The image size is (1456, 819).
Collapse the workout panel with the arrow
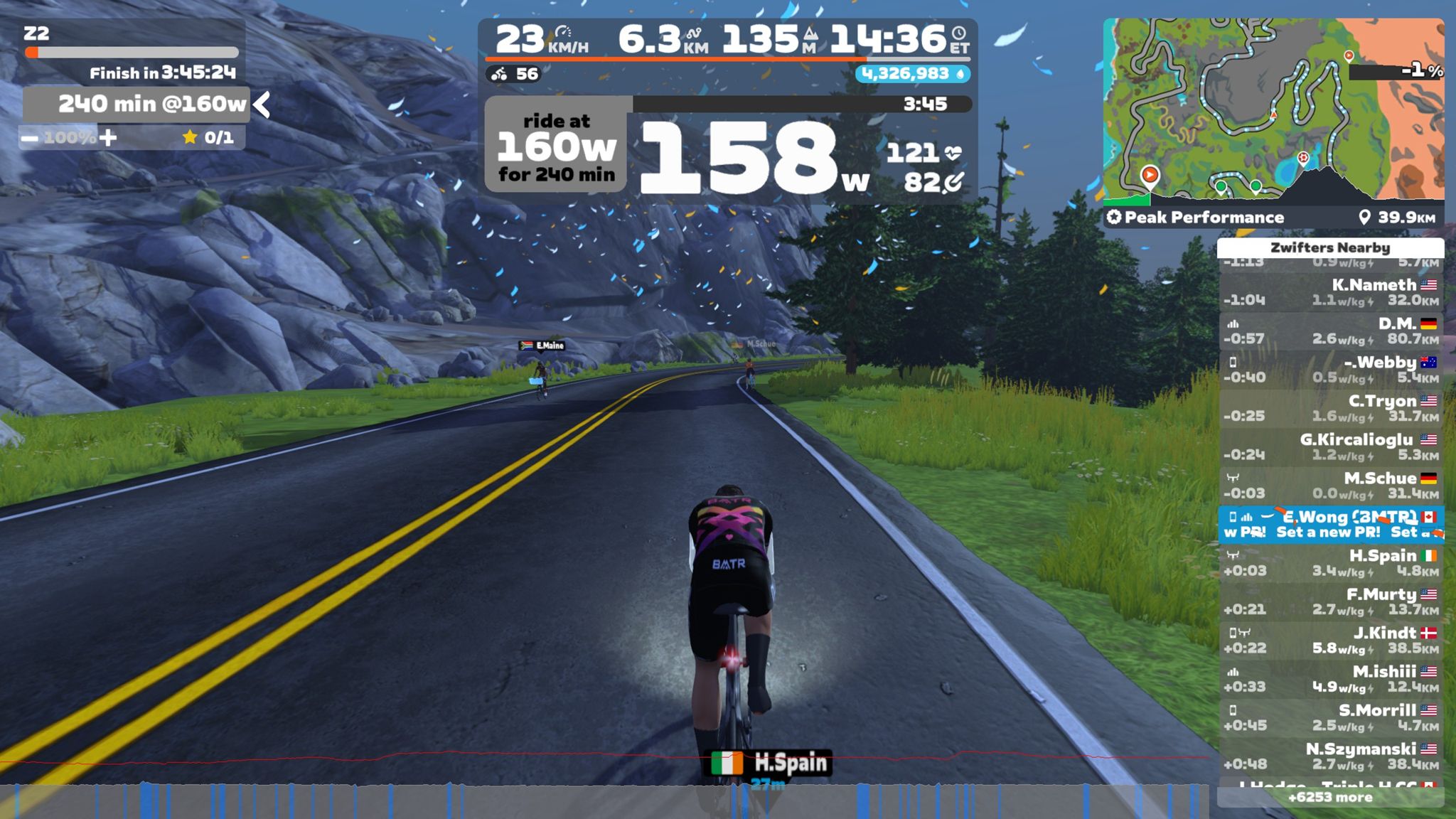pos(262,105)
